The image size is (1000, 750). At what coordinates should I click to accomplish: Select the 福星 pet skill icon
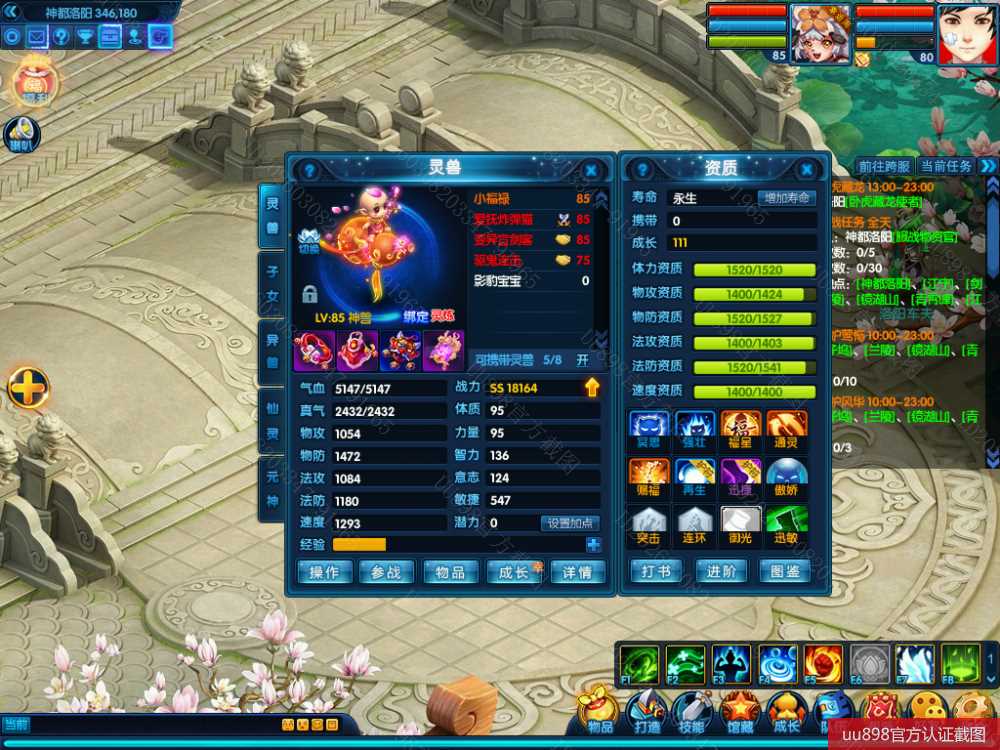741,428
